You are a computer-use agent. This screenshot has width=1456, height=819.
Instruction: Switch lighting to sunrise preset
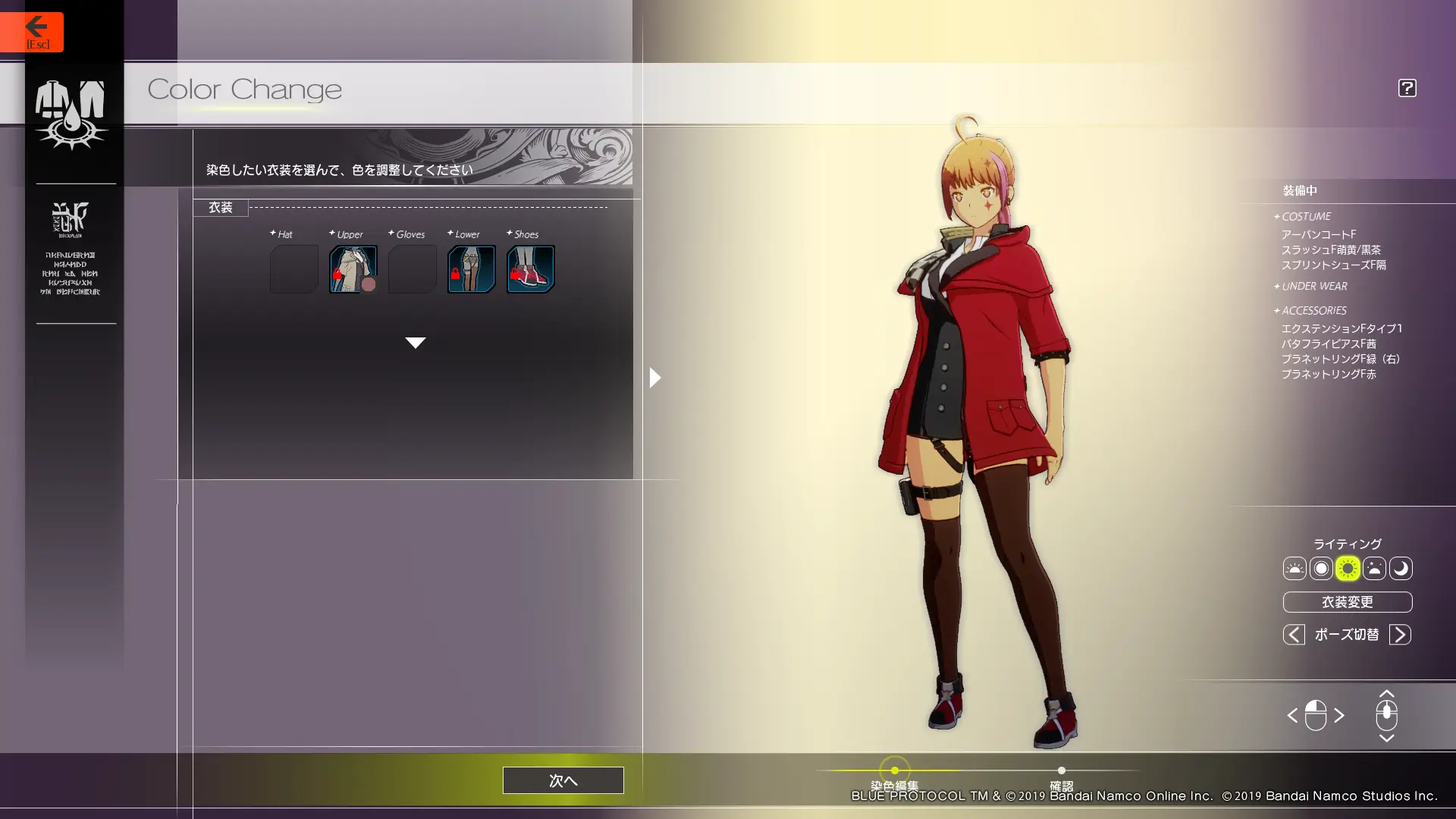[x=1294, y=568]
